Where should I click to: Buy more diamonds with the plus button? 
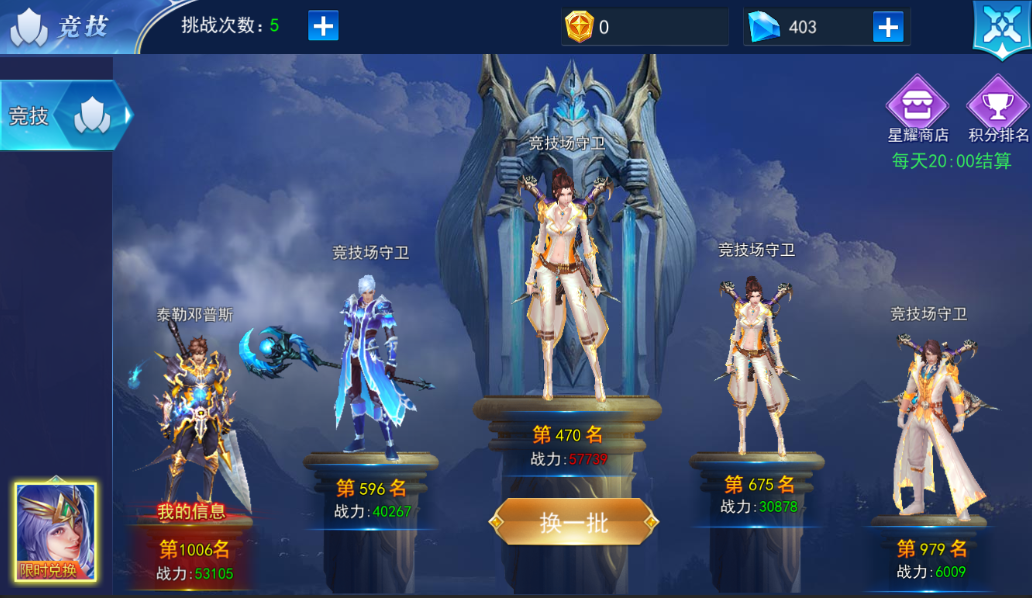point(888,27)
